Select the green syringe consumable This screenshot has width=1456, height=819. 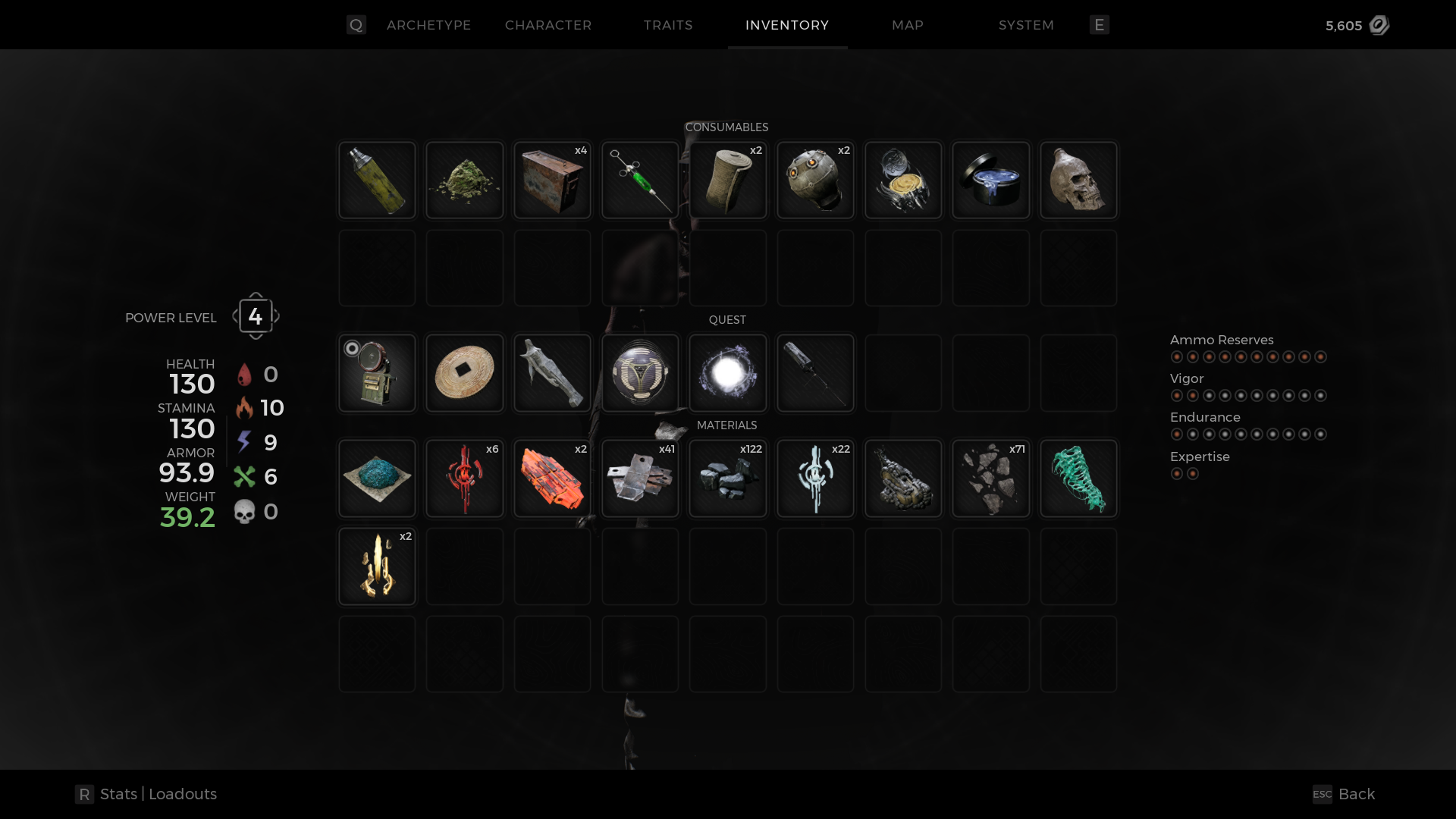click(640, 180)
